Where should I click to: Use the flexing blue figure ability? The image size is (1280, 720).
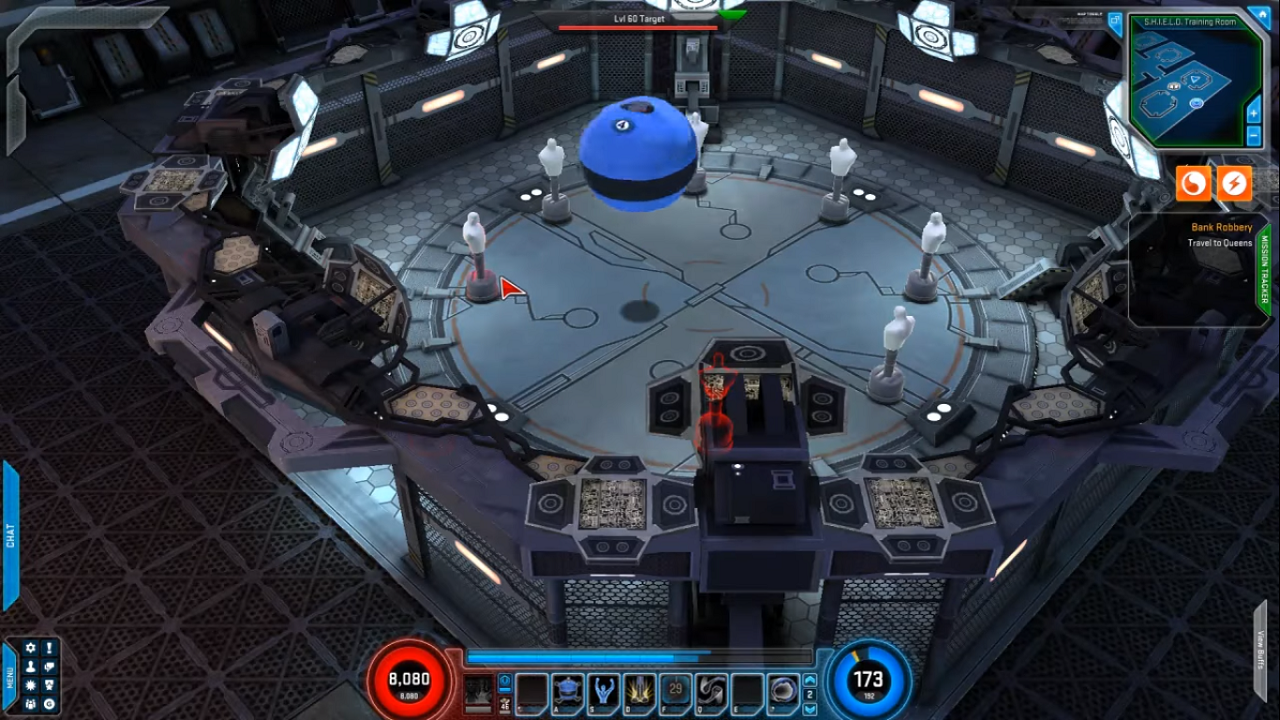604,690
